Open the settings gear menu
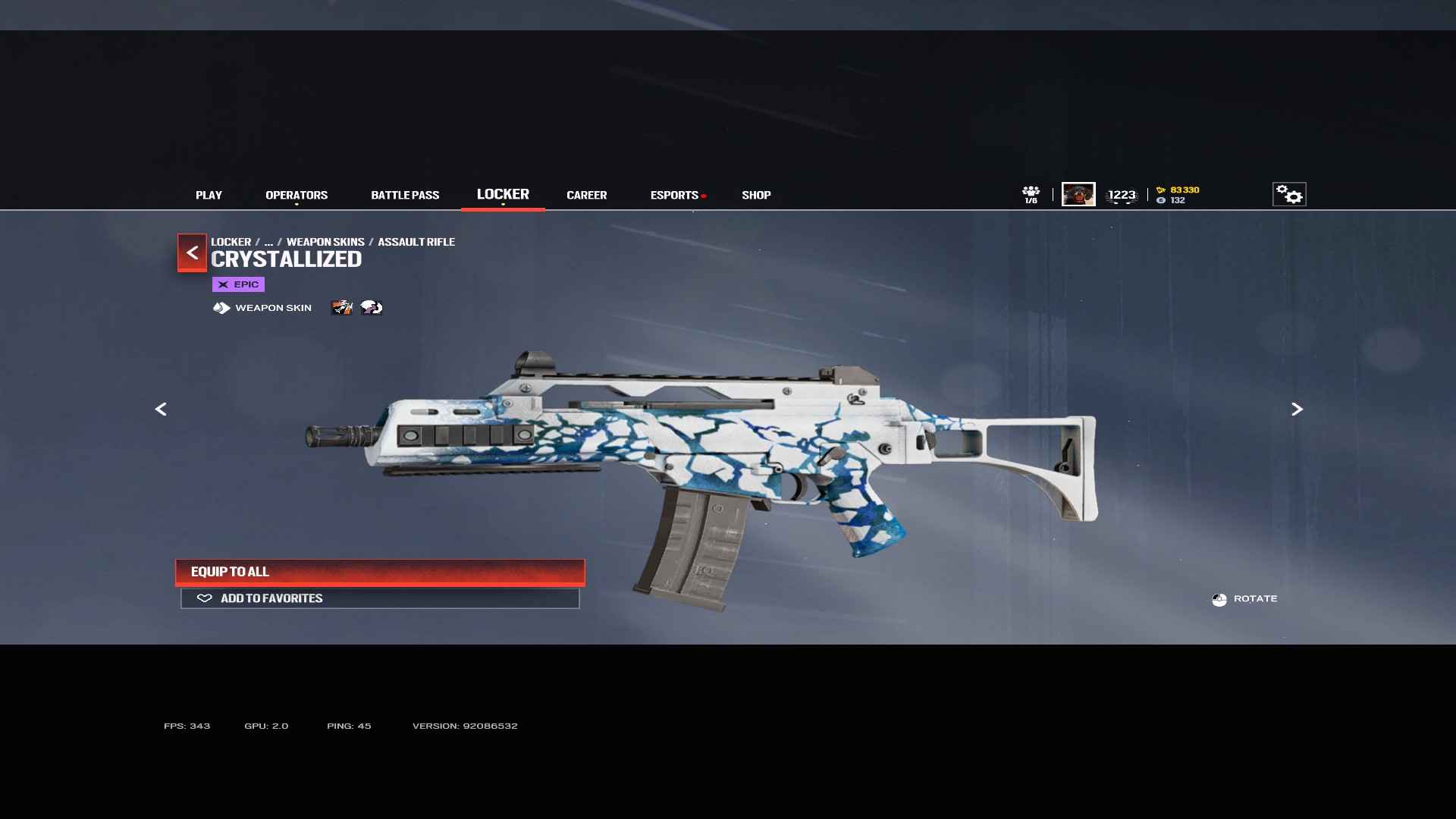This screenshot has height=819, width=1456. [x=1288, y=194]
